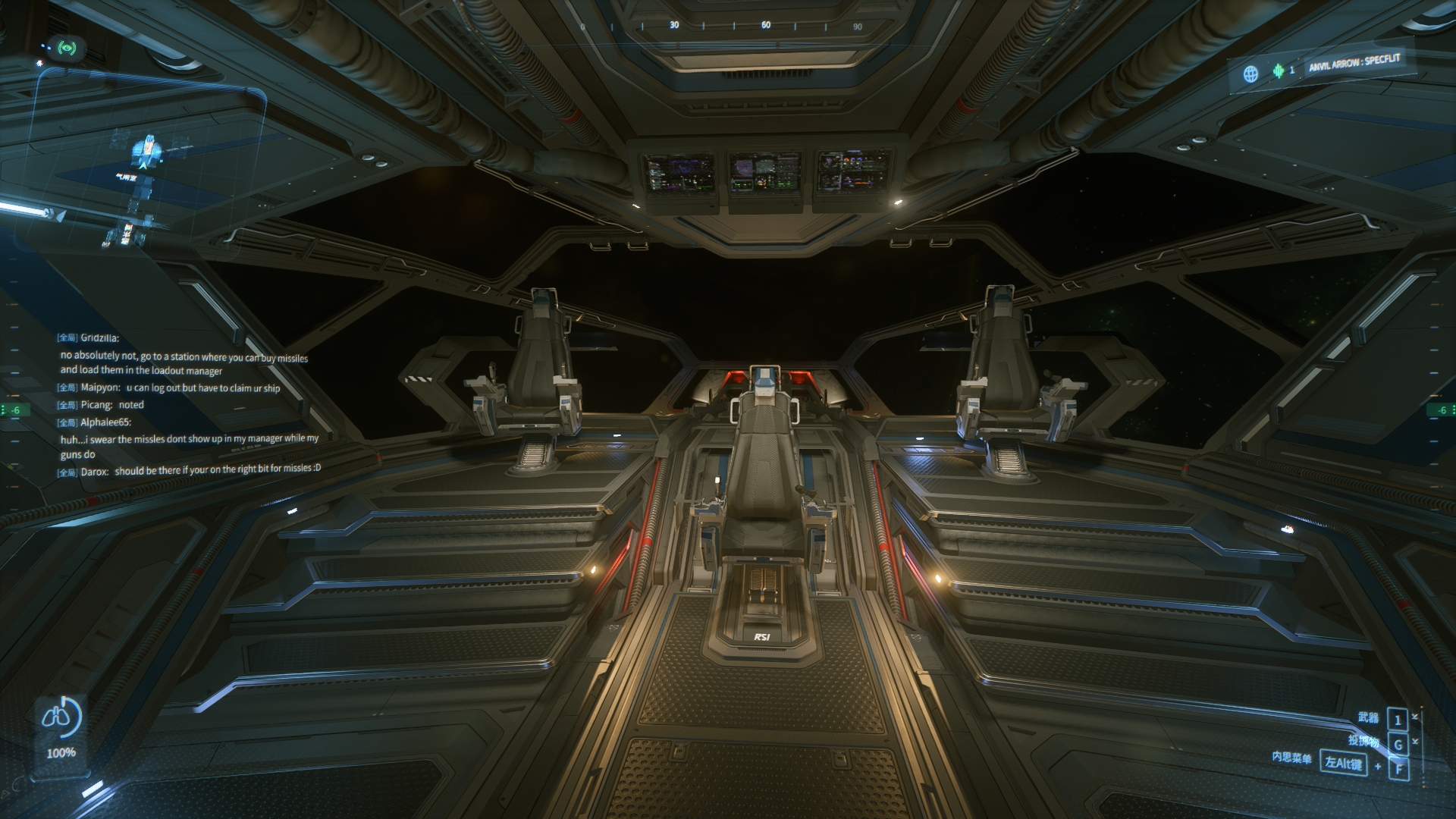Select Maipyon's name in chat
Image resolution: width=1456 pixels, height=819 pixels.
[x=100, y=388]
